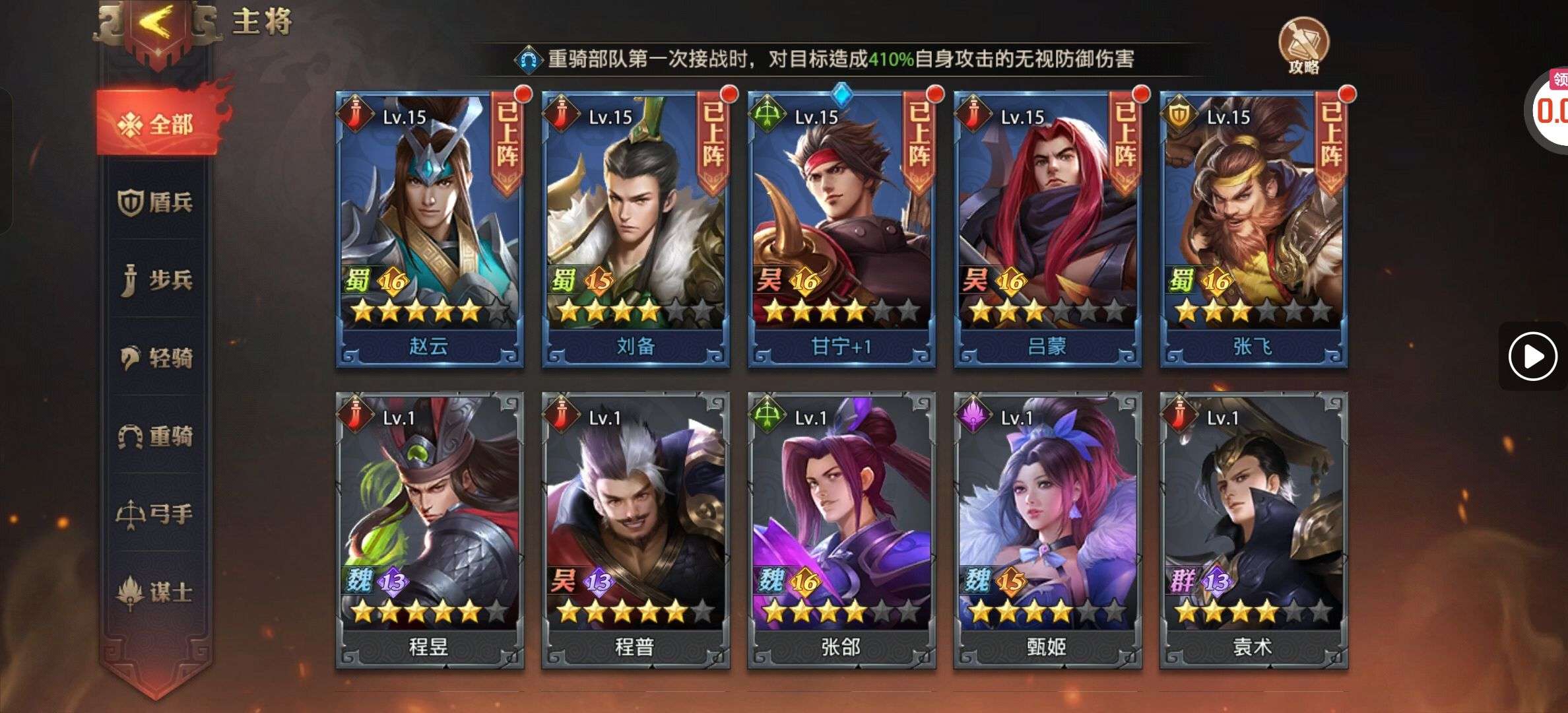
Task: View the 谋士 strategist heroes
Action: tap(157, 592)
